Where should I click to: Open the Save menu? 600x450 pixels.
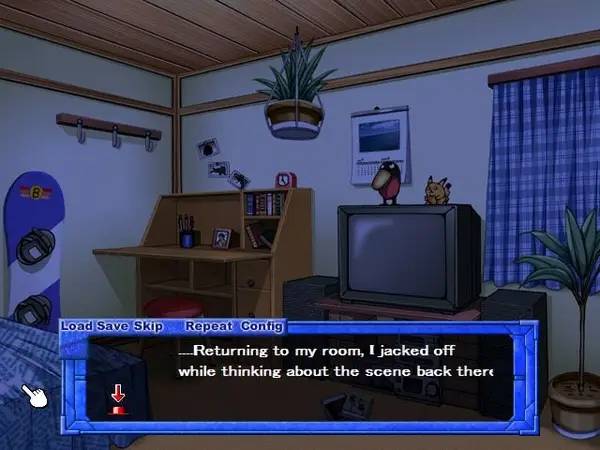point(111,326)
